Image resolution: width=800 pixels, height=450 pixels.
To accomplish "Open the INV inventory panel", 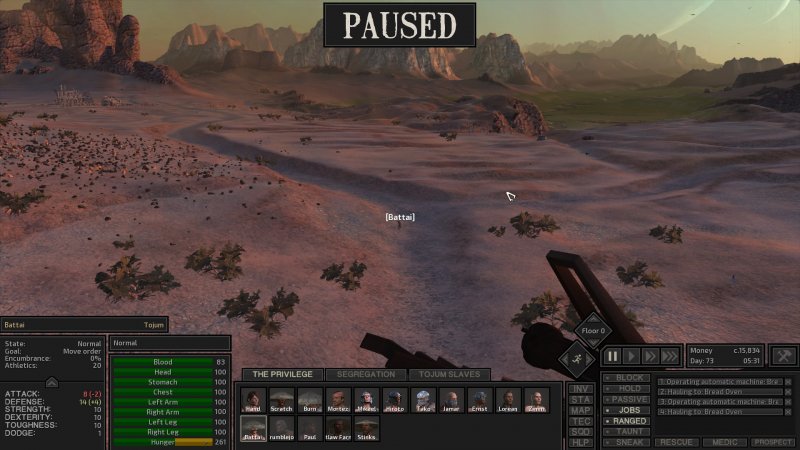I will coord(581,388).
